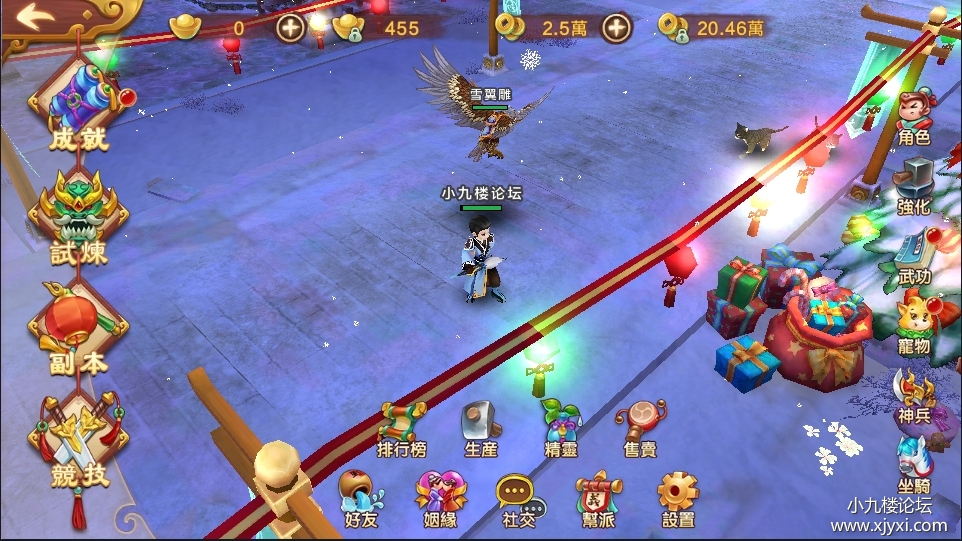Image resolution: width=962 pixels, height=541 pixels.
Task: Open the 坐騎 mount menu
Action: [914, 462]
